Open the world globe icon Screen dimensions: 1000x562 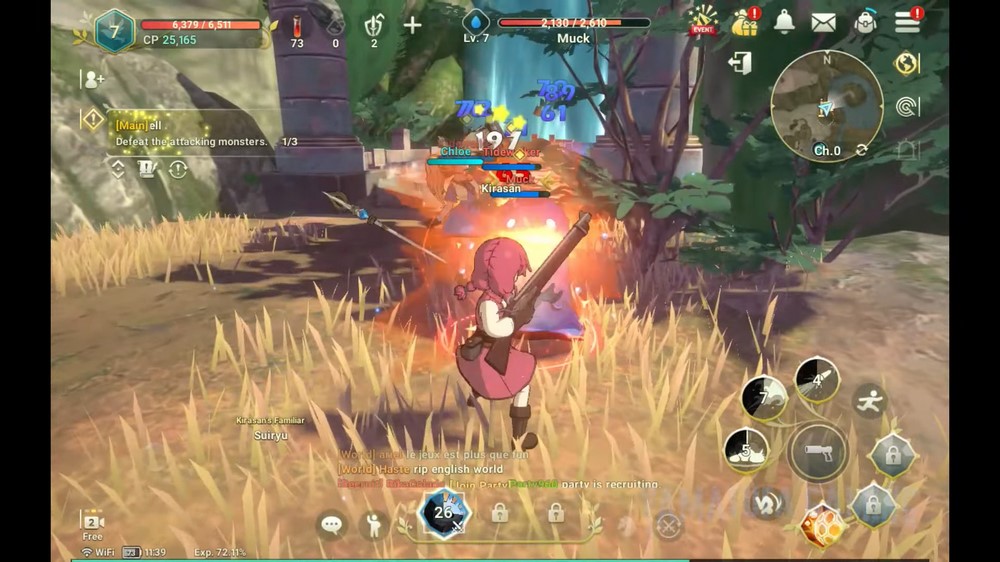point(907,64)
